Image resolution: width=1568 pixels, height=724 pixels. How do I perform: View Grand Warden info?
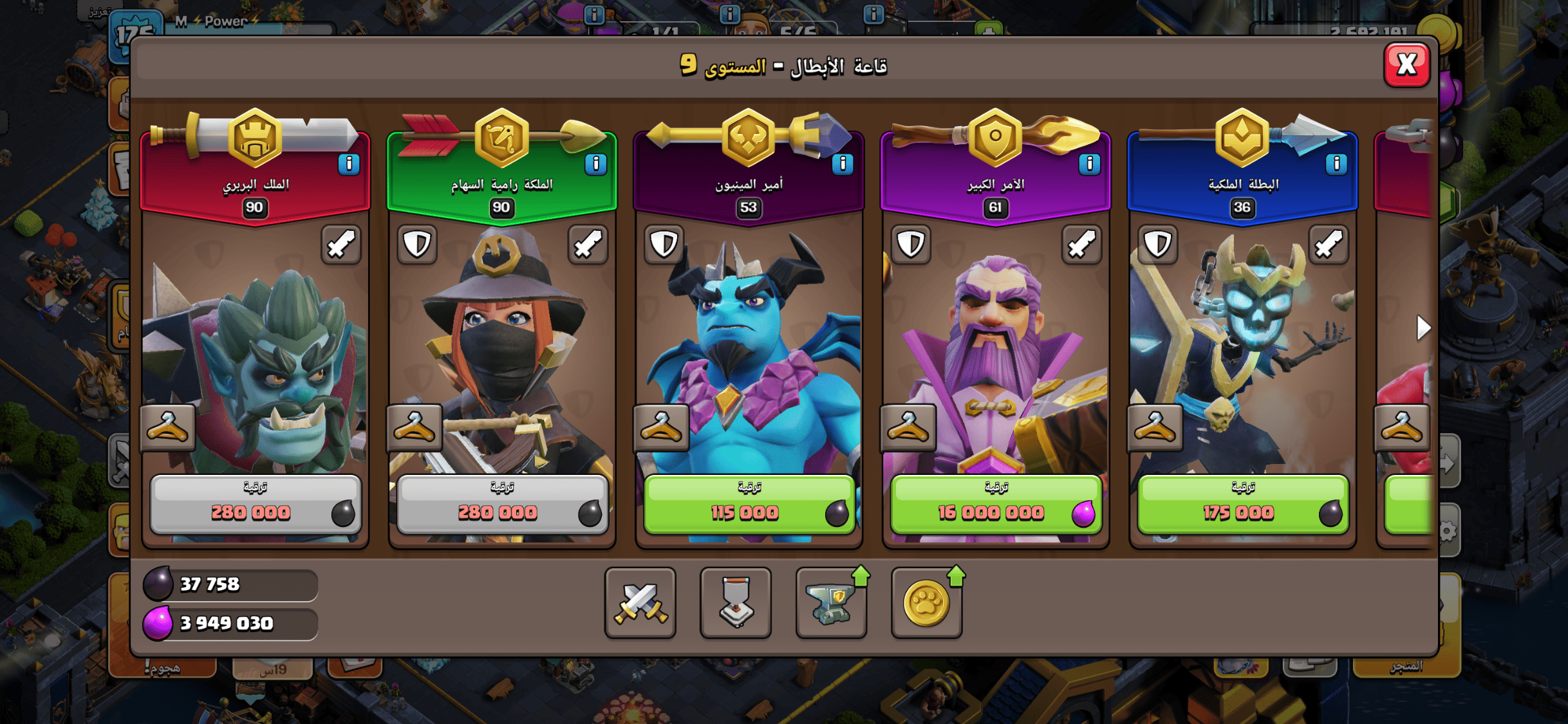click(x=1089, y=164)
